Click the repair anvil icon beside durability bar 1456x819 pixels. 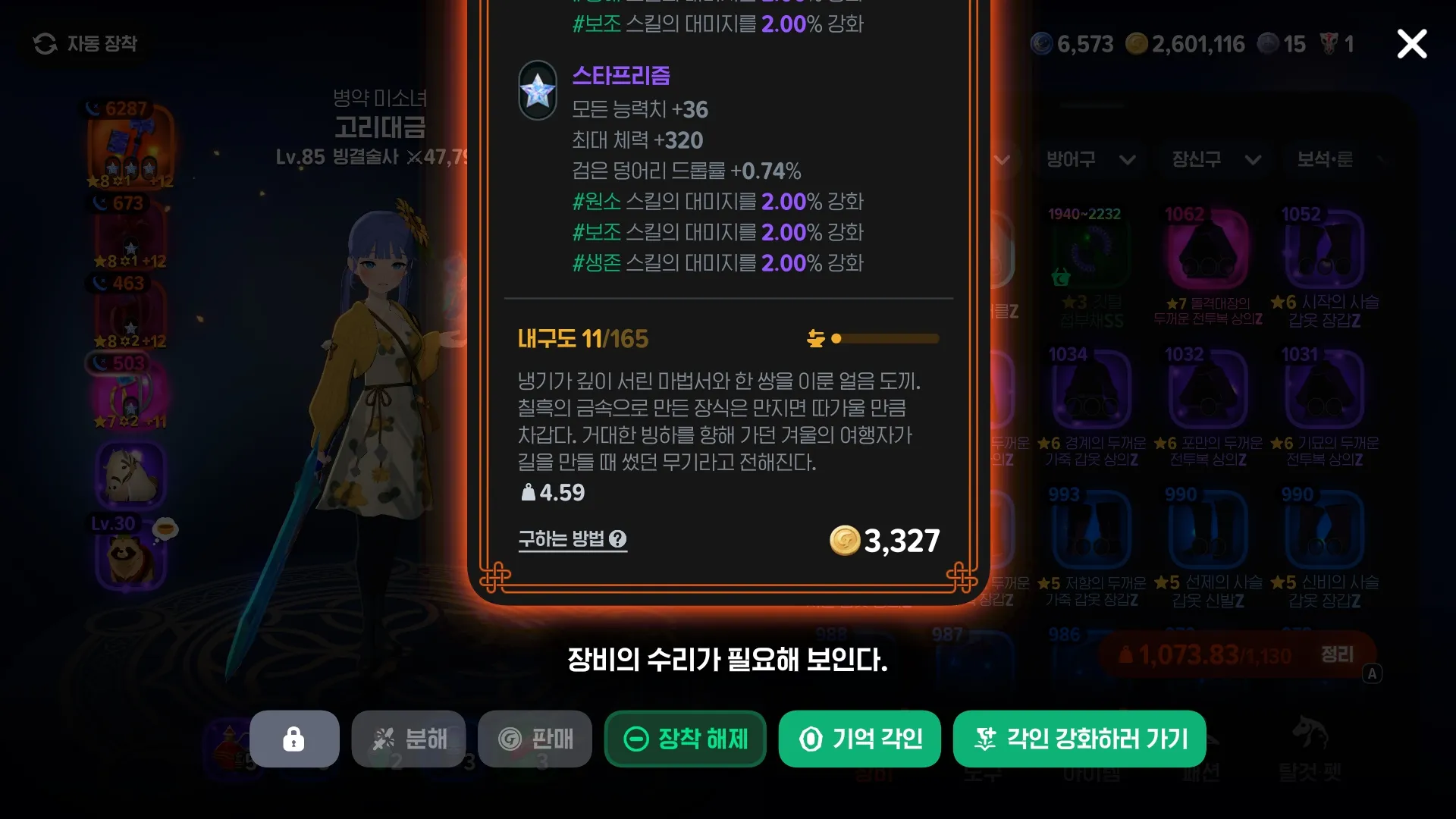coord(817,339)
